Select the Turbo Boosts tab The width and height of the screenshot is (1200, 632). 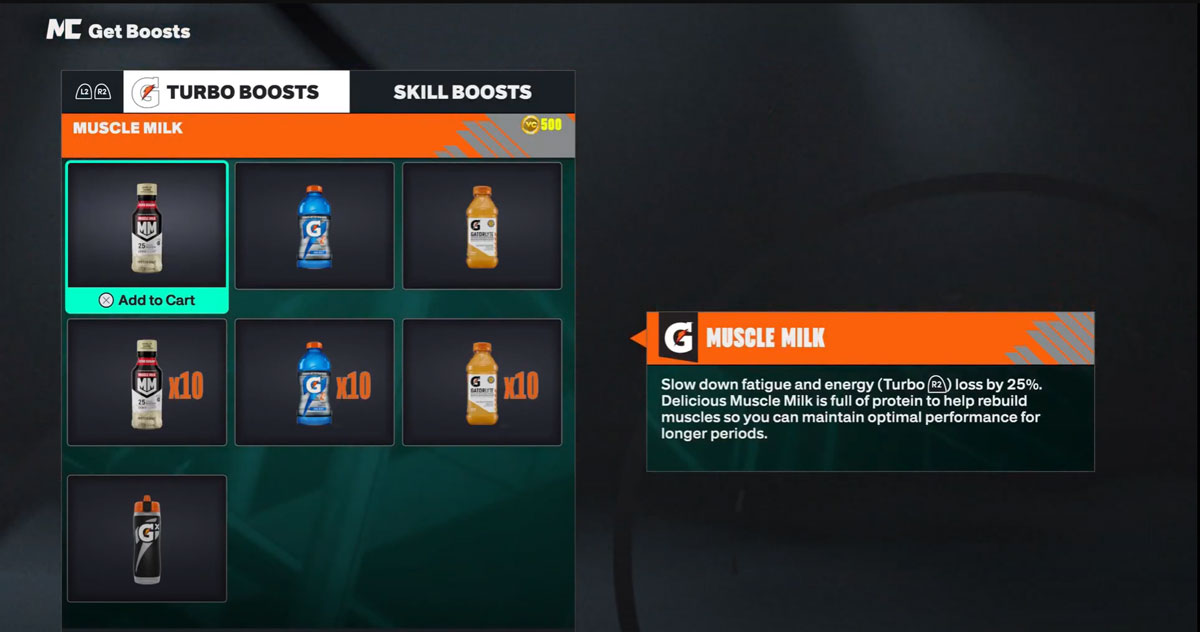[x=237, y=92]
